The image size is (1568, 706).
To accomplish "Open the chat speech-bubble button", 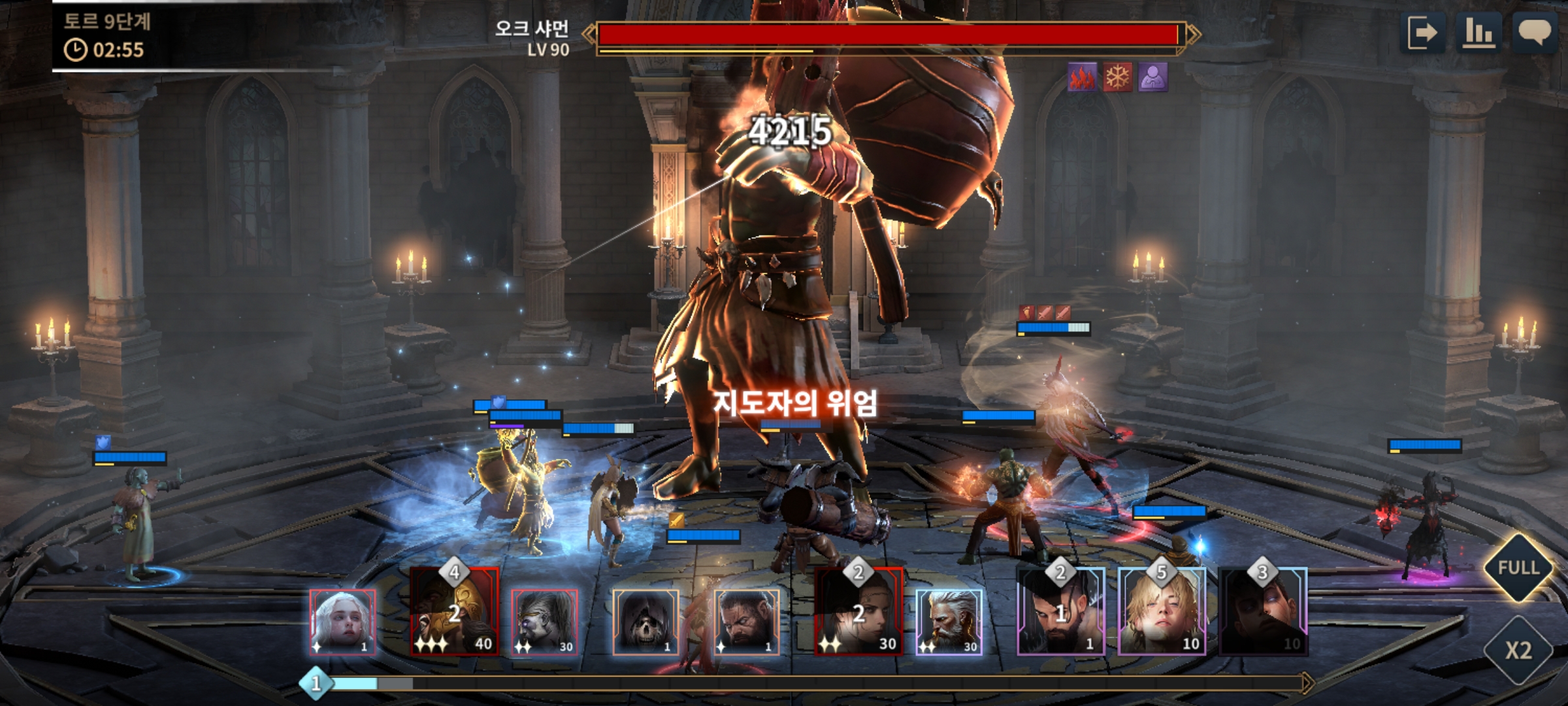I will [x=1535, y=32].
